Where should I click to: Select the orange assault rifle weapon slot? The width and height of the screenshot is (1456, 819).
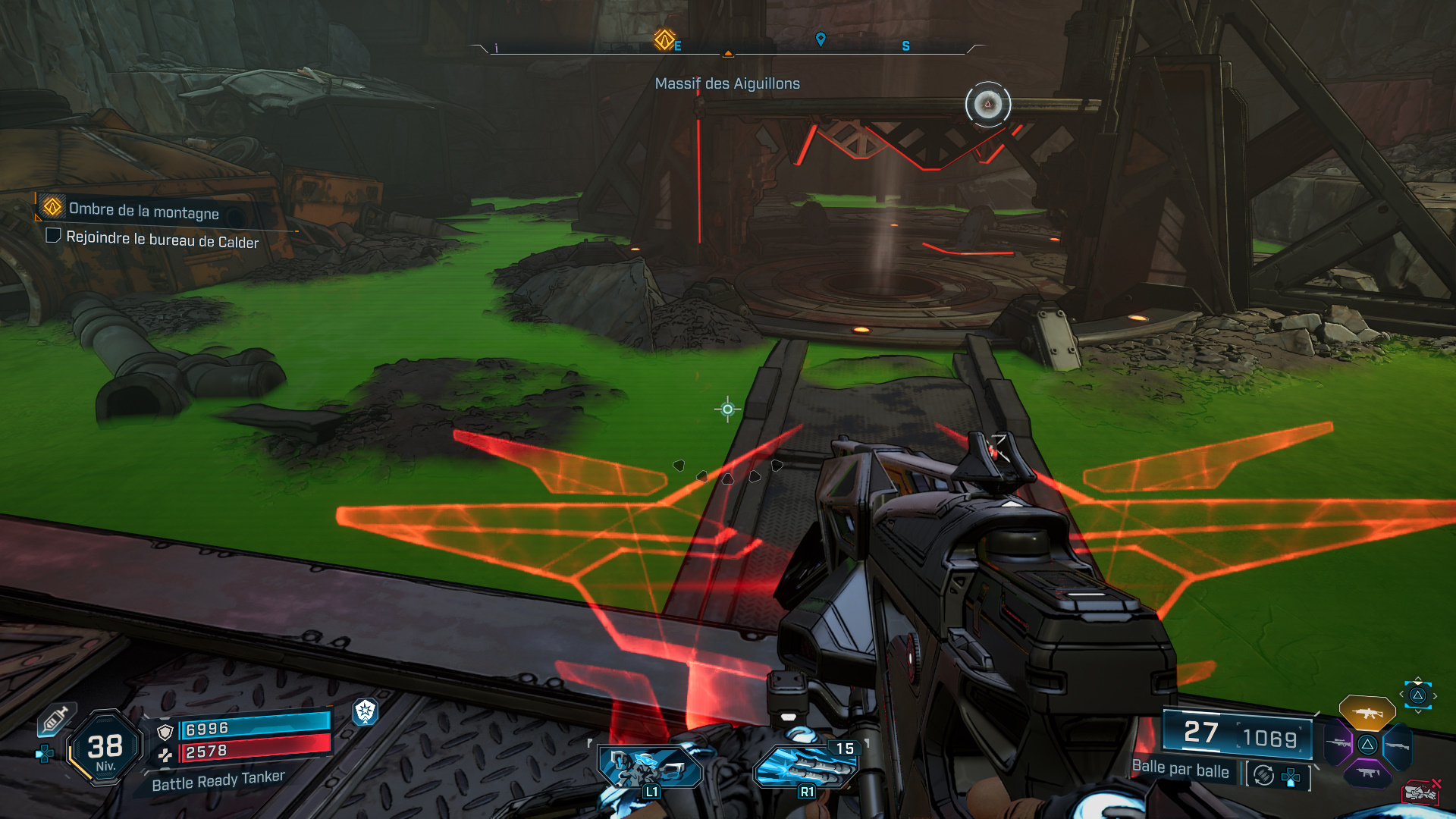pyautogui.click(x=1367, y=713)
